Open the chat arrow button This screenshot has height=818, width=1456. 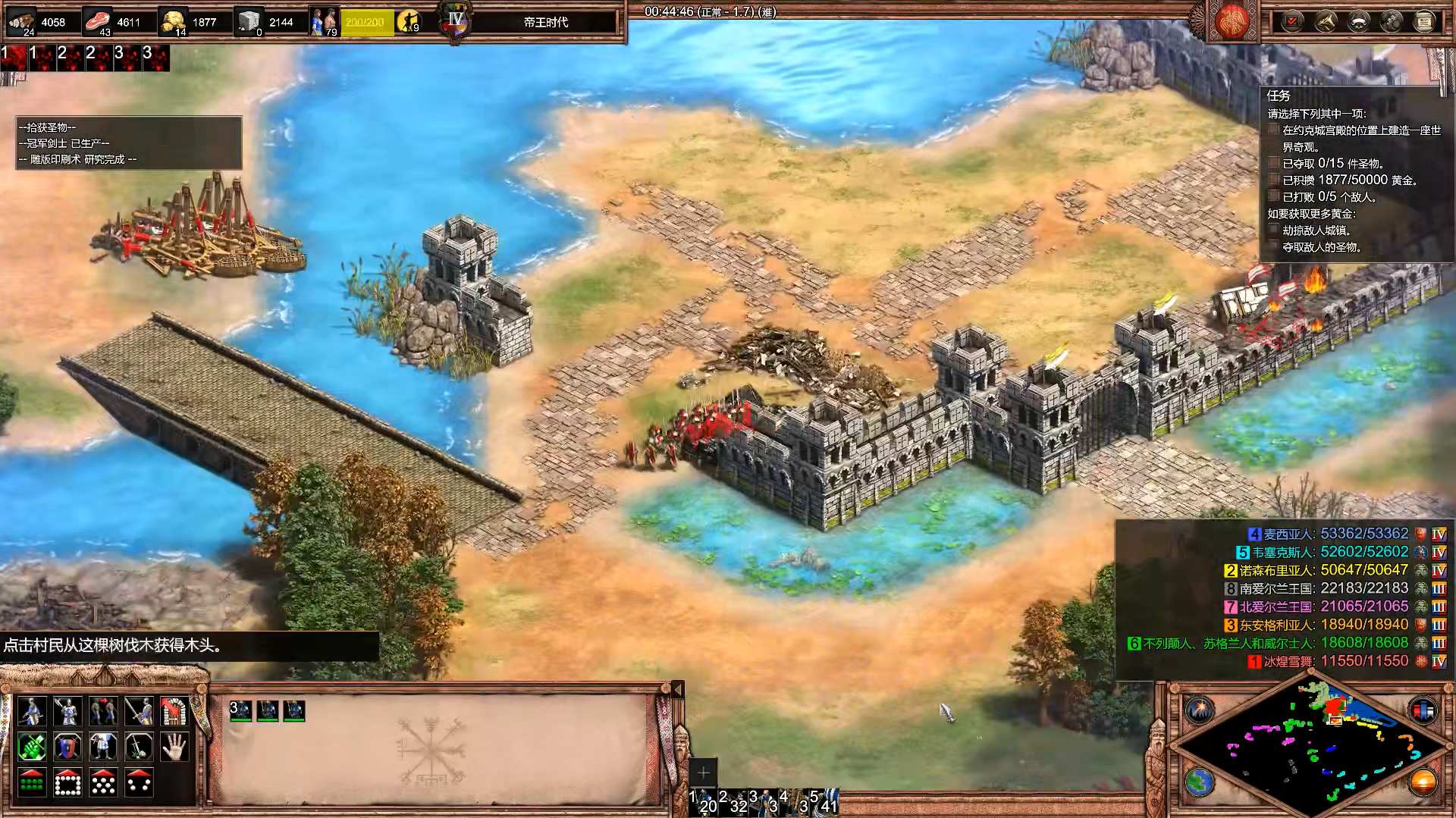[1326, 21]
